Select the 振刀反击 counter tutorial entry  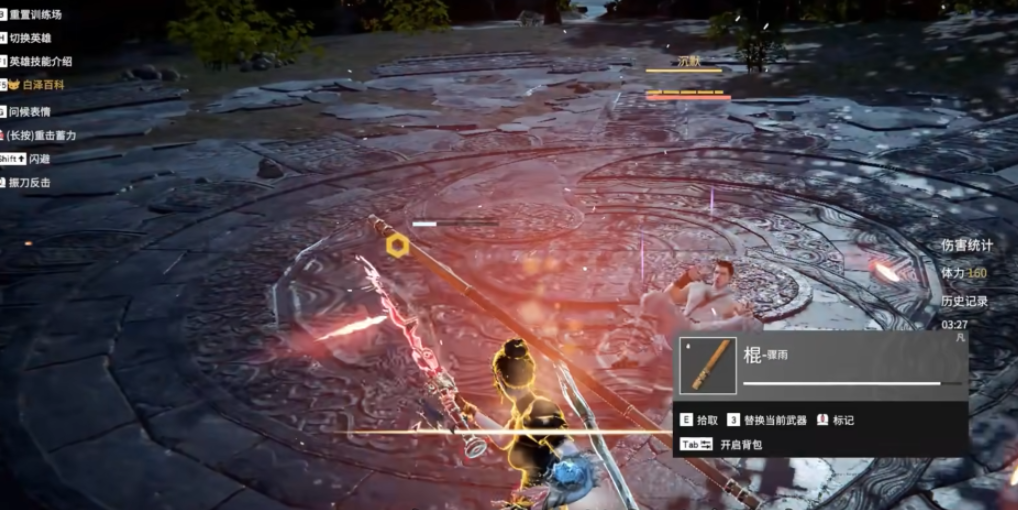pos(30,183)
